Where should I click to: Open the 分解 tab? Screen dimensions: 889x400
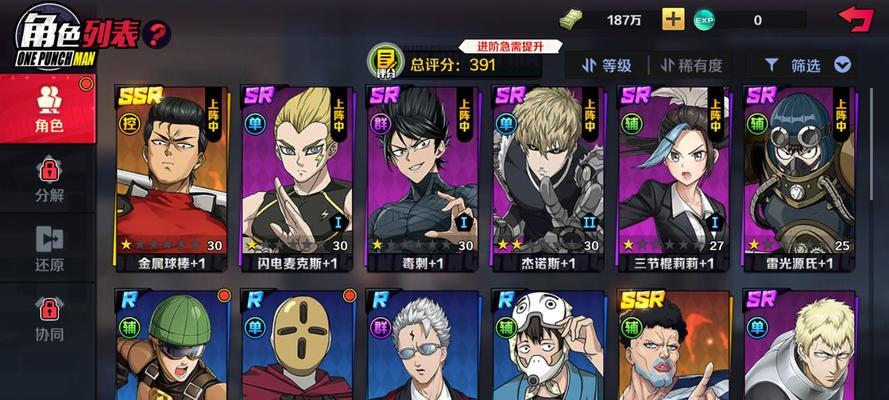(48, 178)
